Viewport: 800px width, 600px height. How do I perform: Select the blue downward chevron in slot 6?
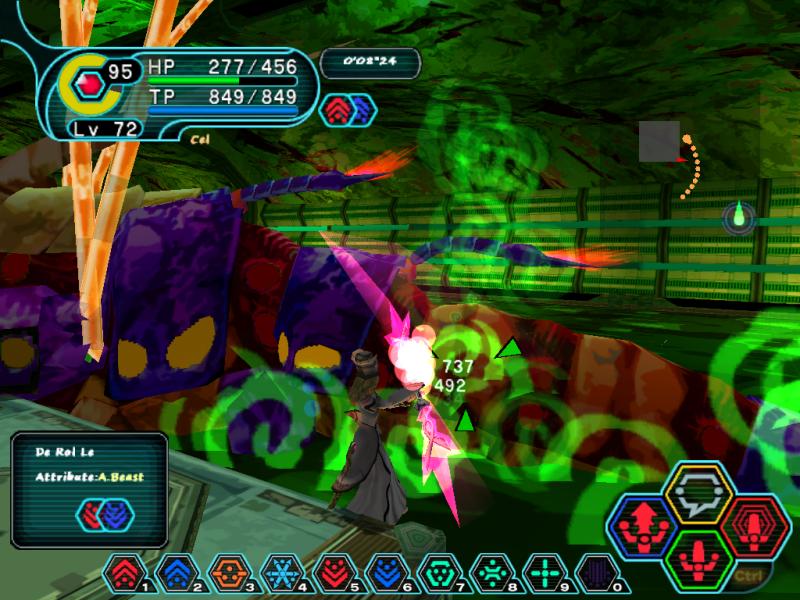[x=386, y=573]
